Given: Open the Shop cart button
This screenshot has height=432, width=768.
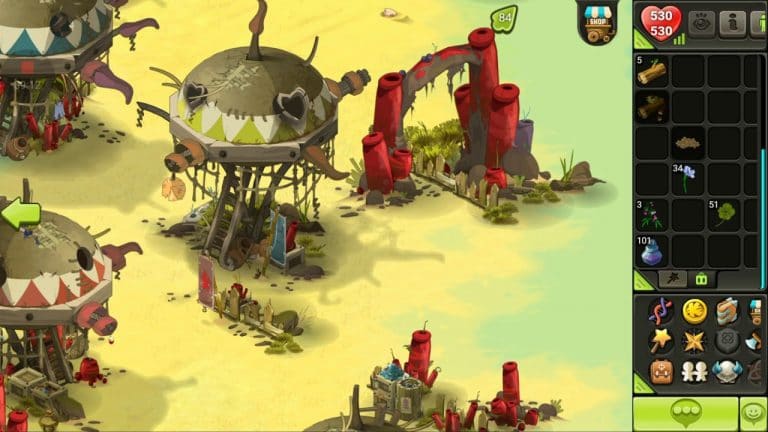Looking at the screenshot, I should click(597, 22).
